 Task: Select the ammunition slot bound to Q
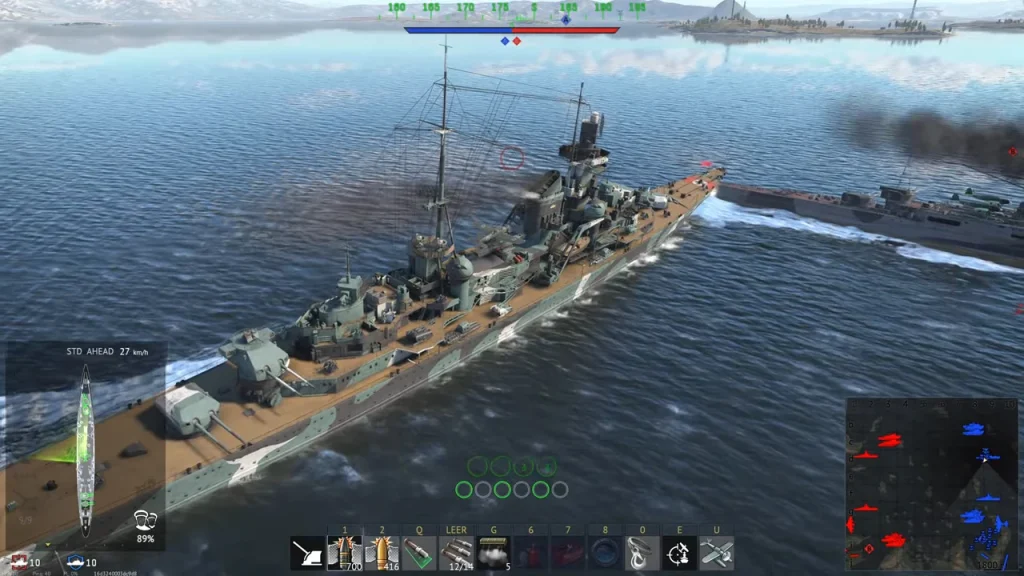pyautogui.click(x=419, y=553)
